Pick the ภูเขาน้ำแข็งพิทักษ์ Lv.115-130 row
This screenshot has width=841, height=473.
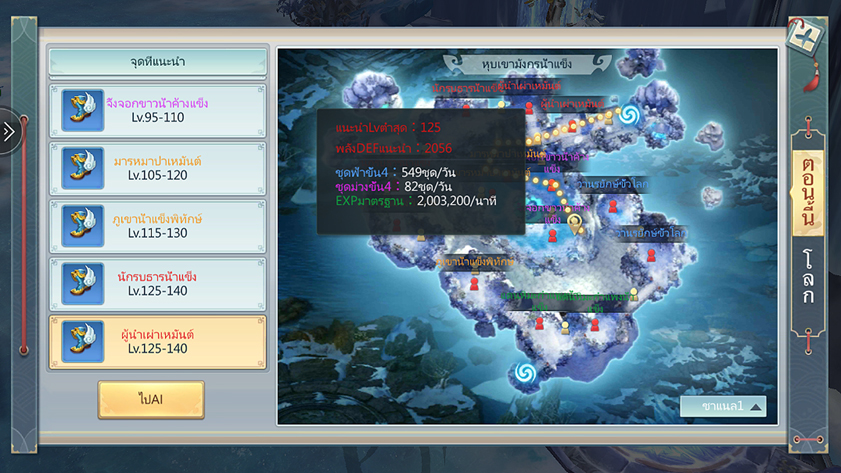[x=157, y=225]
